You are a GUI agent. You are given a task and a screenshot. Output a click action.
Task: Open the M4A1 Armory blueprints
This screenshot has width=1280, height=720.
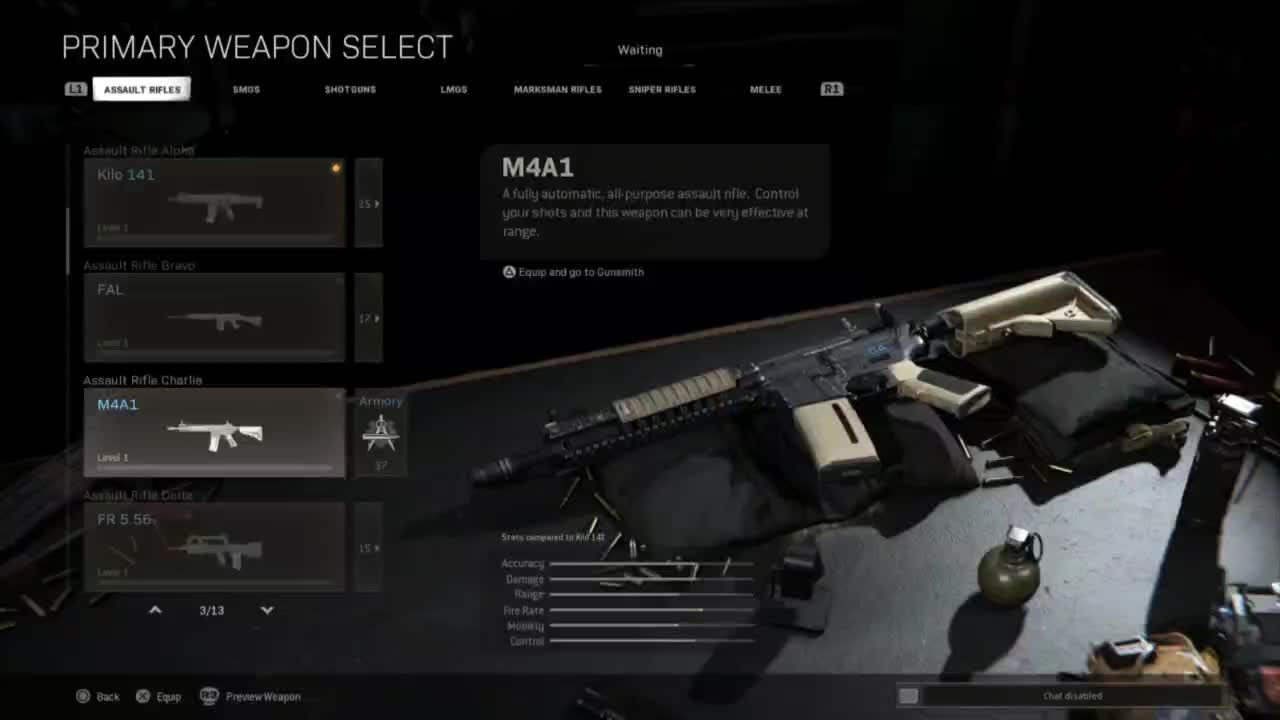click(380, 432)
